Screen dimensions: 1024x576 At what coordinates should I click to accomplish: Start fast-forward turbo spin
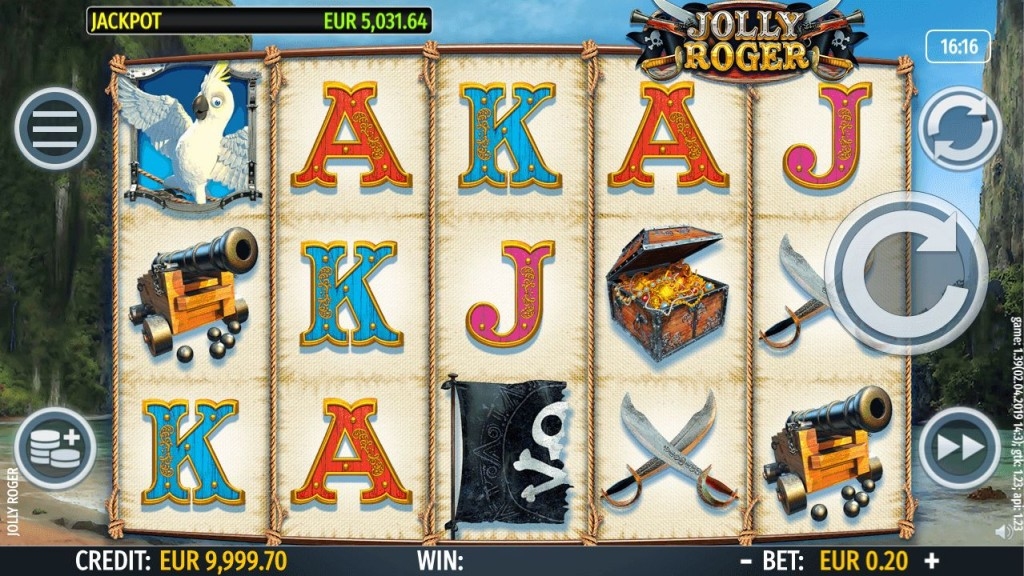pos(959,448)
